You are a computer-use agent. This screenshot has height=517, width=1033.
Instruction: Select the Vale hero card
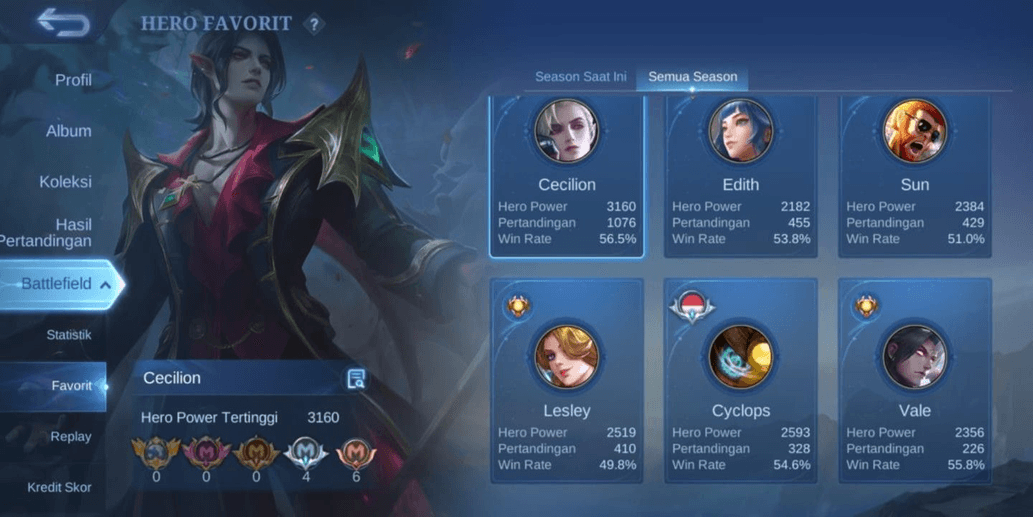pos(915,380)
